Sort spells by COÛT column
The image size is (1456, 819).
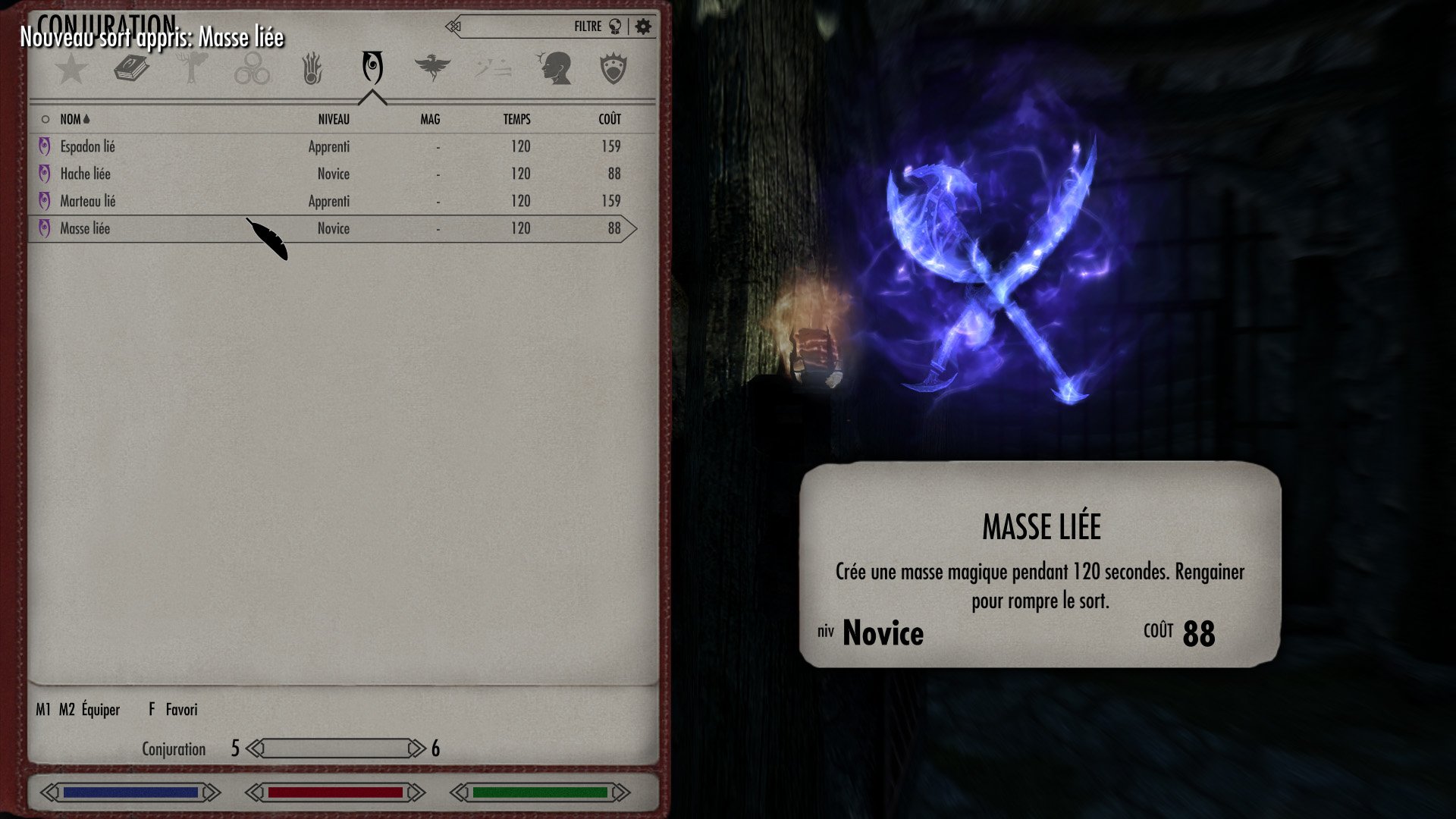[x=610, y=119]
